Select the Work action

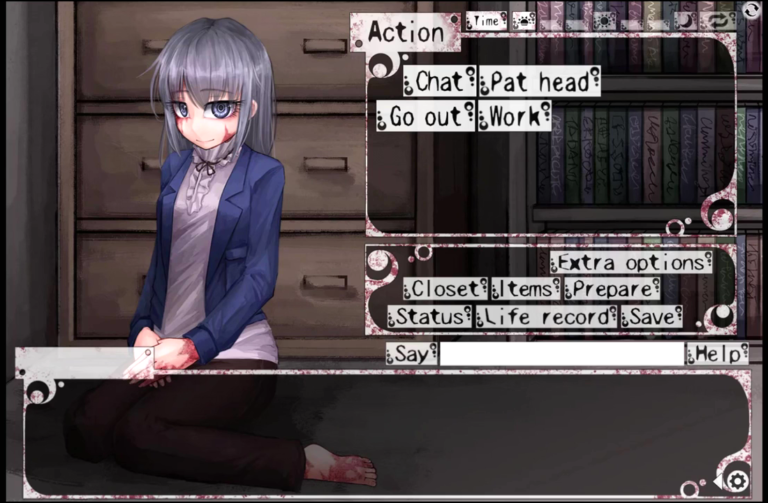pos(514,116)
